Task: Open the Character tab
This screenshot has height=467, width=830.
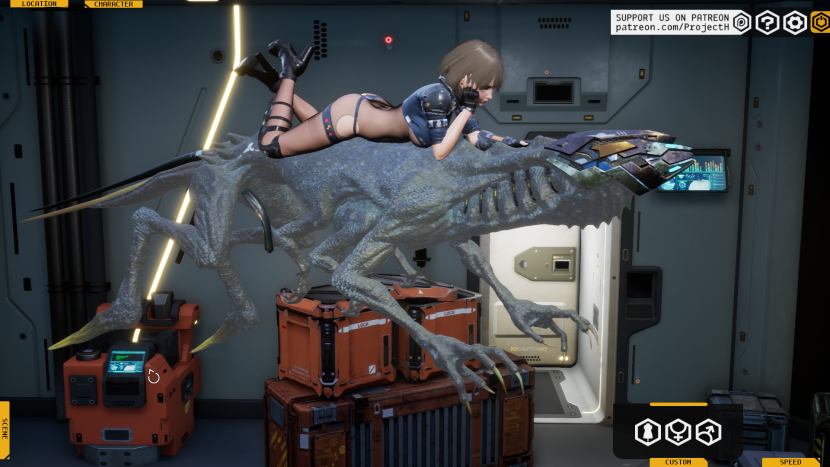Action: [114, 4]
